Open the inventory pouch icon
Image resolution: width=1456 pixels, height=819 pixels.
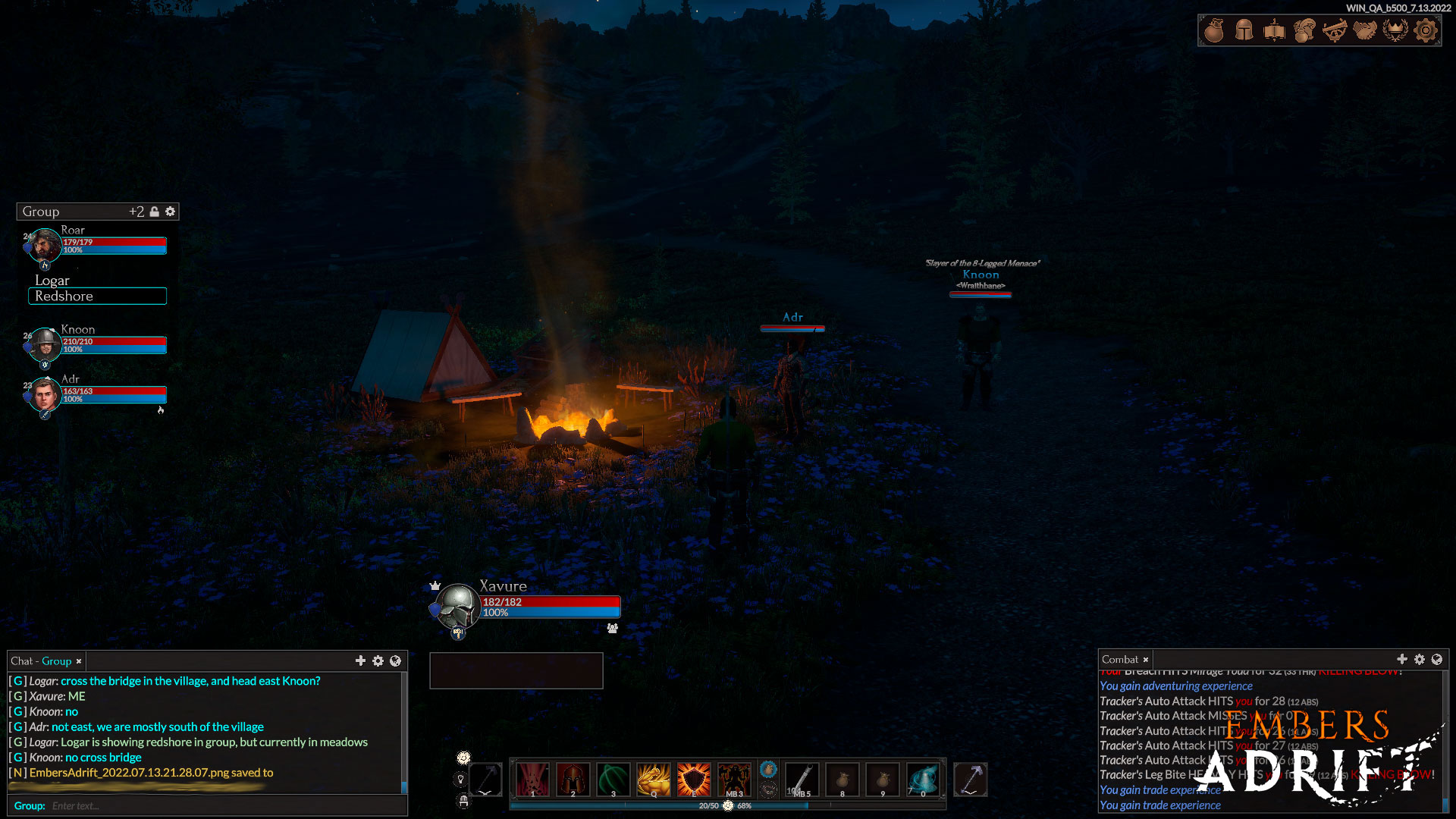1213,30
